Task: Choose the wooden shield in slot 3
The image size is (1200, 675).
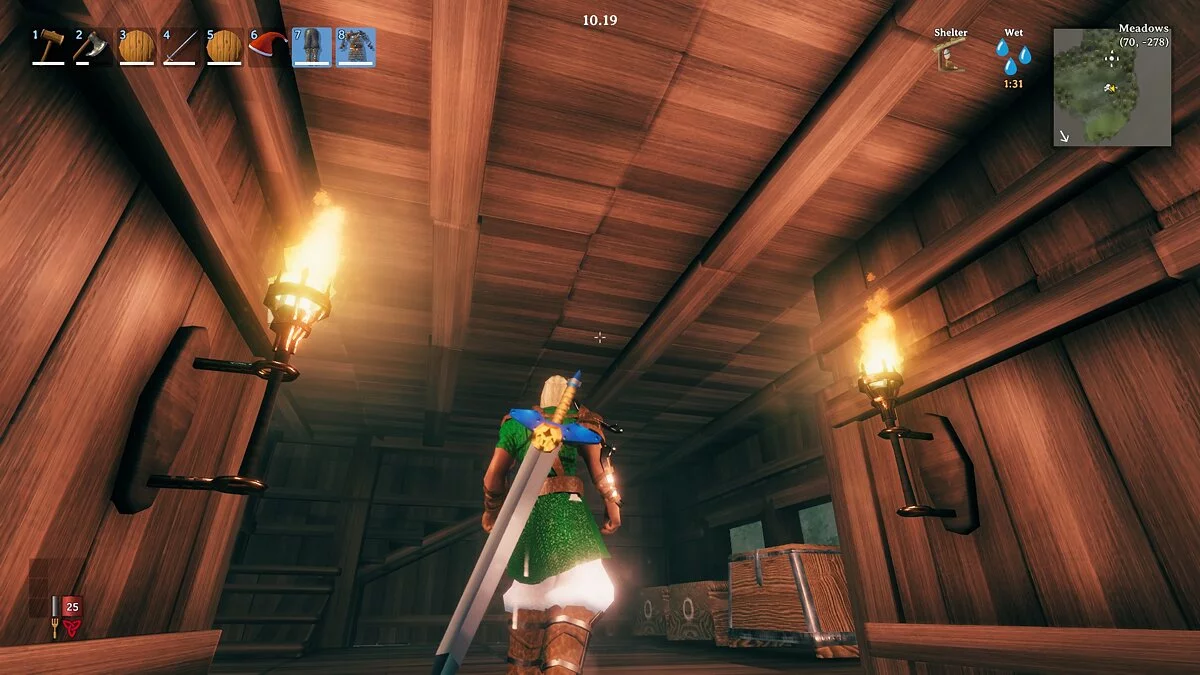Action: click(136, 47)
